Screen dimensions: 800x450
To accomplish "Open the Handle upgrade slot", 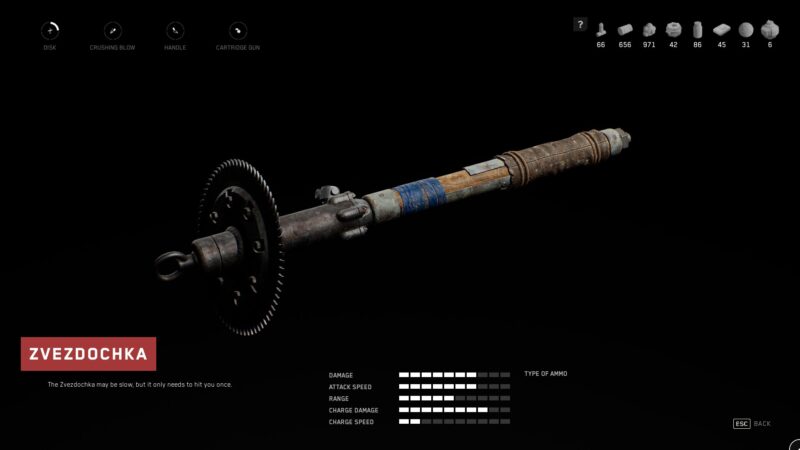I will [x=175, y=31].
